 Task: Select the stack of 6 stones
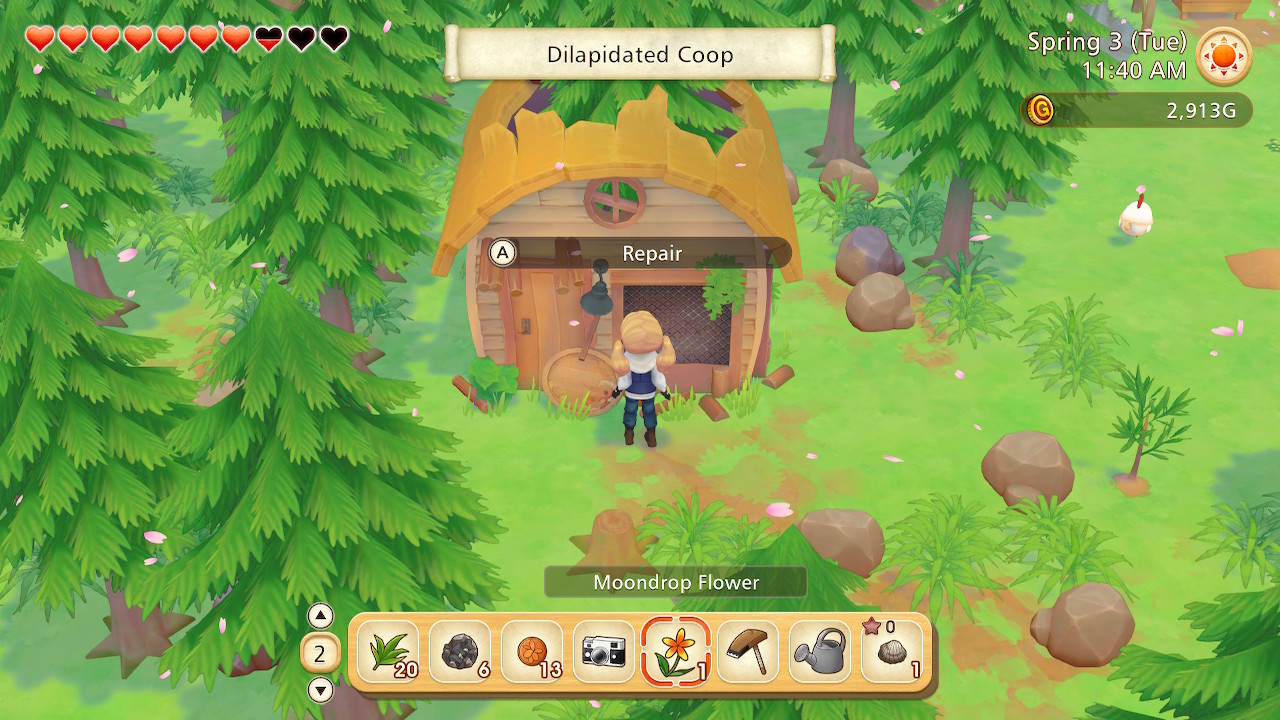point(458,652)
